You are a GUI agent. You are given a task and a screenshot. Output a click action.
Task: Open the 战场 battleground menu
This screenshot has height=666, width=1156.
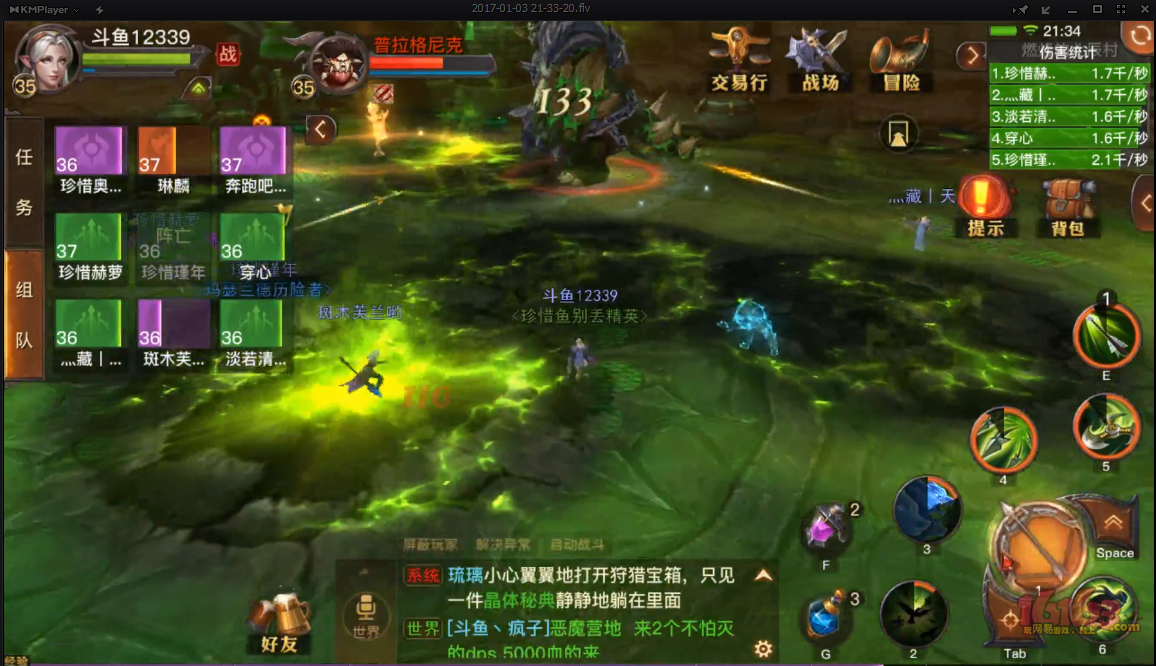point(819,60)
